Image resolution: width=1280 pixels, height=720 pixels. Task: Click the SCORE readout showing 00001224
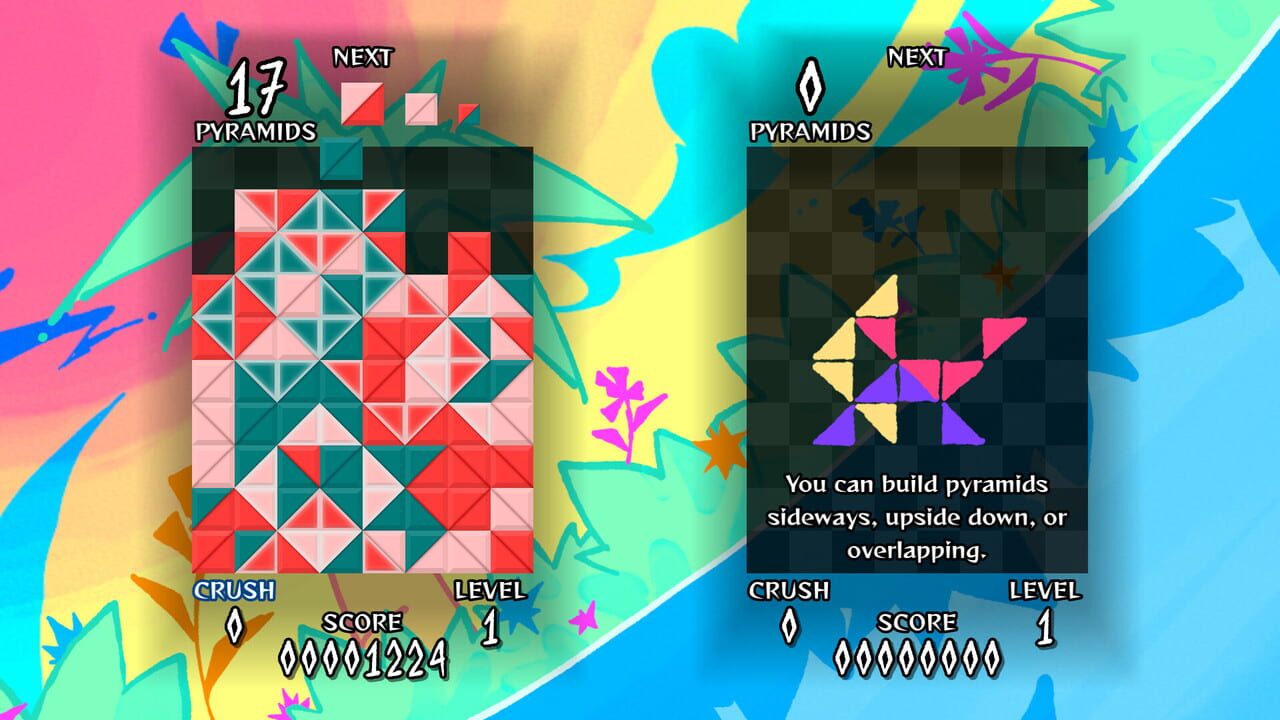(363, 656)
